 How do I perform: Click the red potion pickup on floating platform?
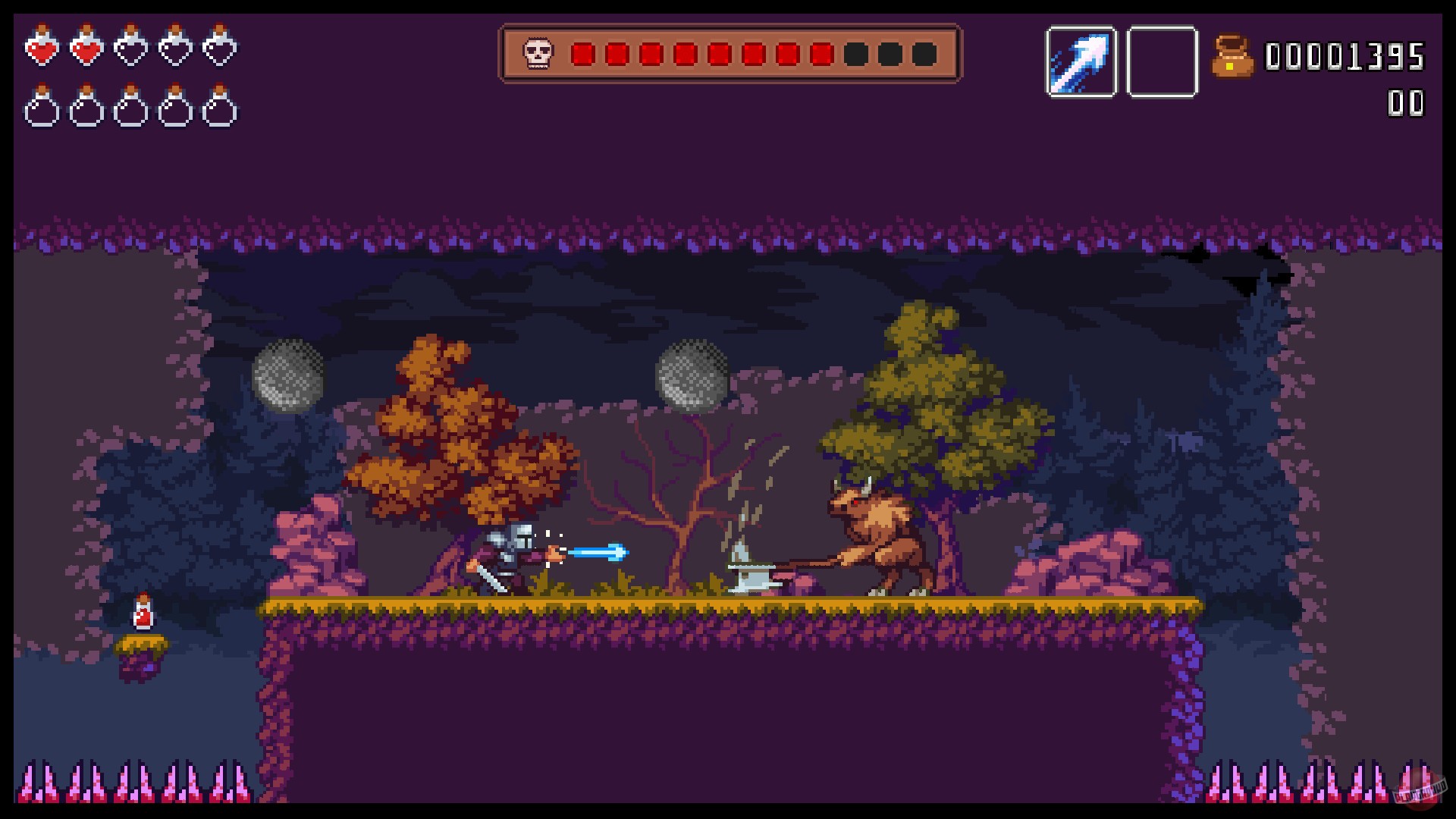point(144,613)
